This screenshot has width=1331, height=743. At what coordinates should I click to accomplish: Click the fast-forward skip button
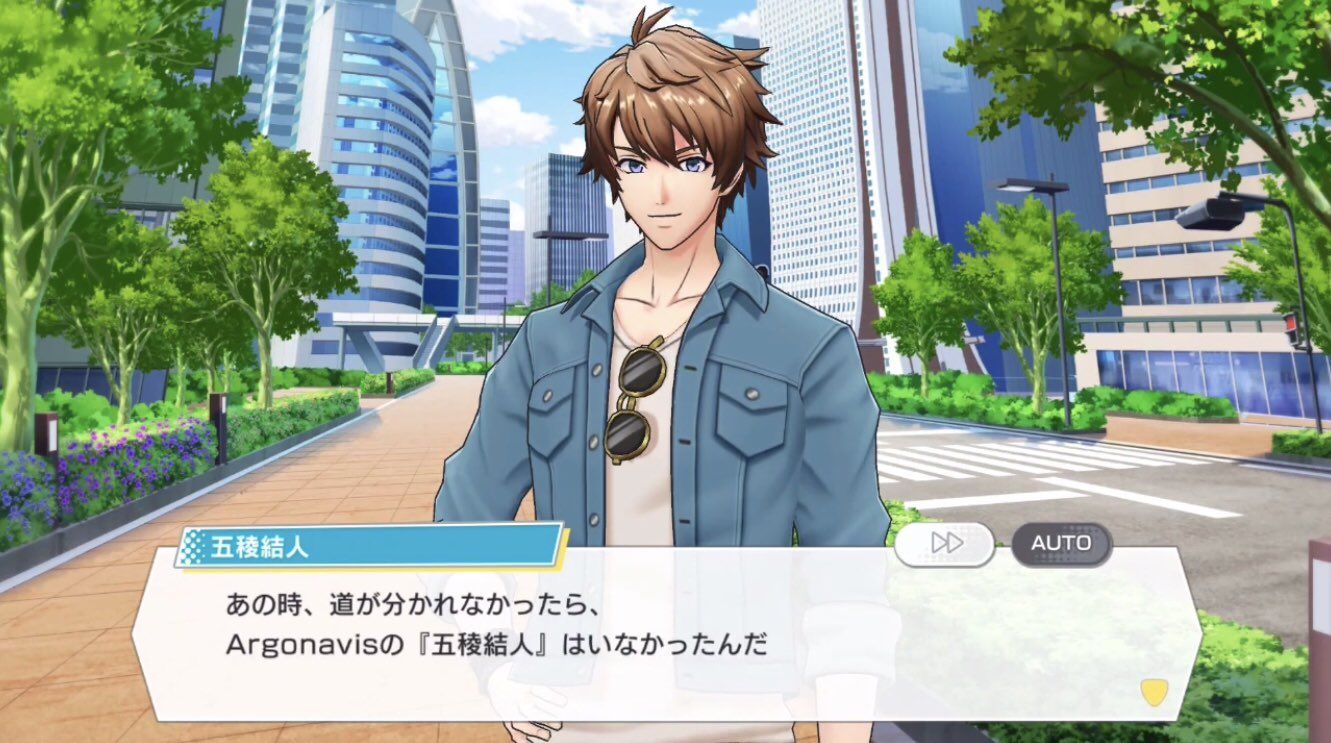(944, 543)
